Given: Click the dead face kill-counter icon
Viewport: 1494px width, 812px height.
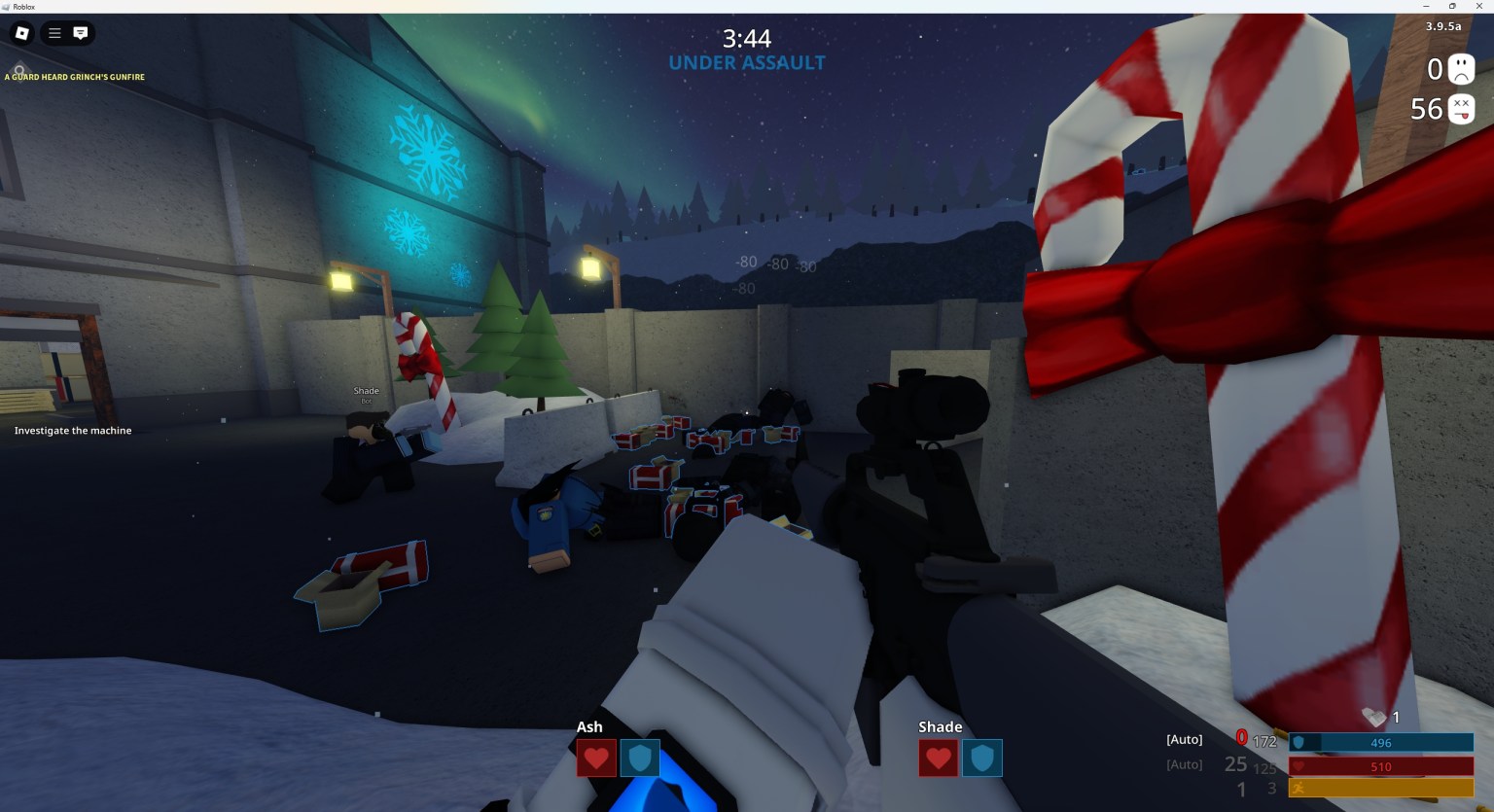Looking at the screenshot, I should point(1462,109).
